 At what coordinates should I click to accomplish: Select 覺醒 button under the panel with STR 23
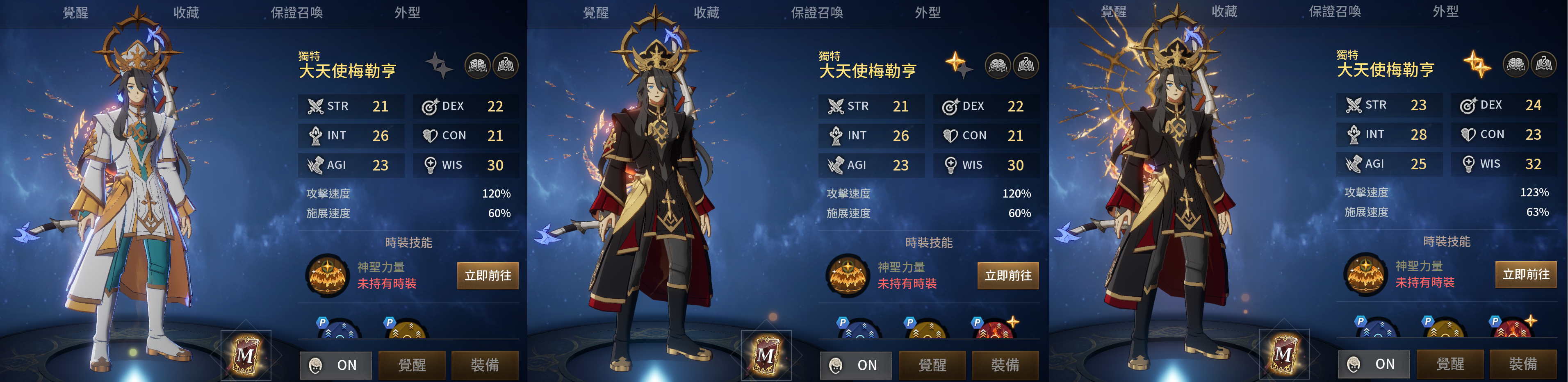pyautogui.click(x=1450, y=364)
